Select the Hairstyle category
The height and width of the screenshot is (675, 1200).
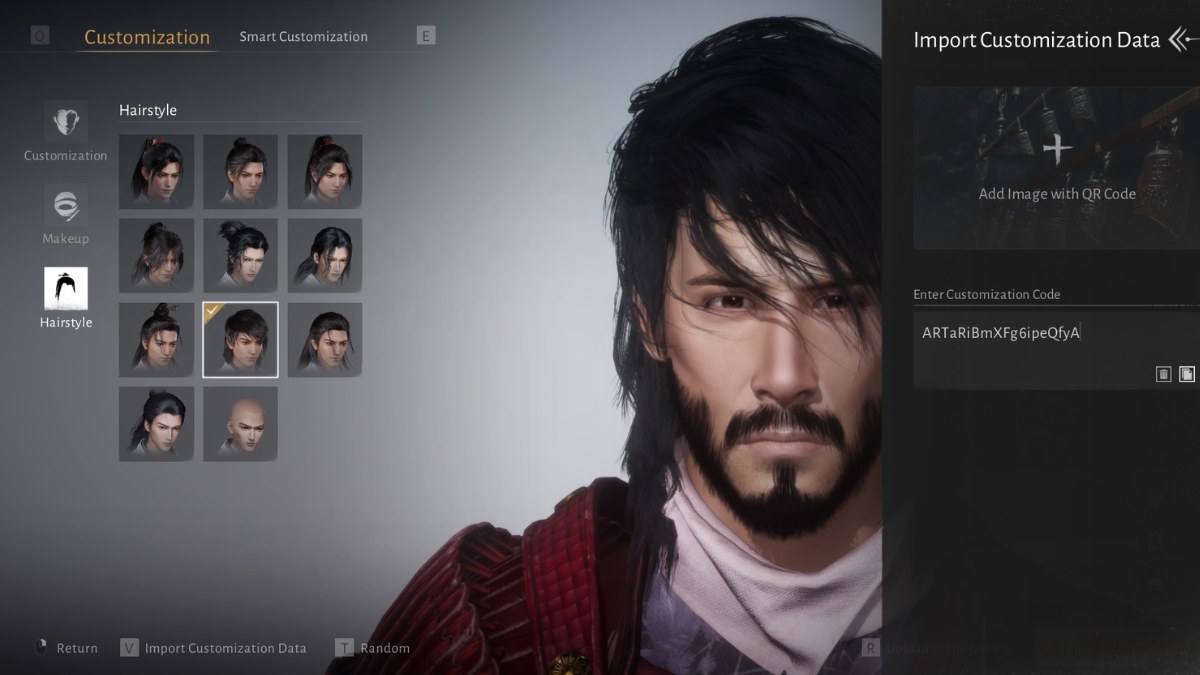coord(66,298)
